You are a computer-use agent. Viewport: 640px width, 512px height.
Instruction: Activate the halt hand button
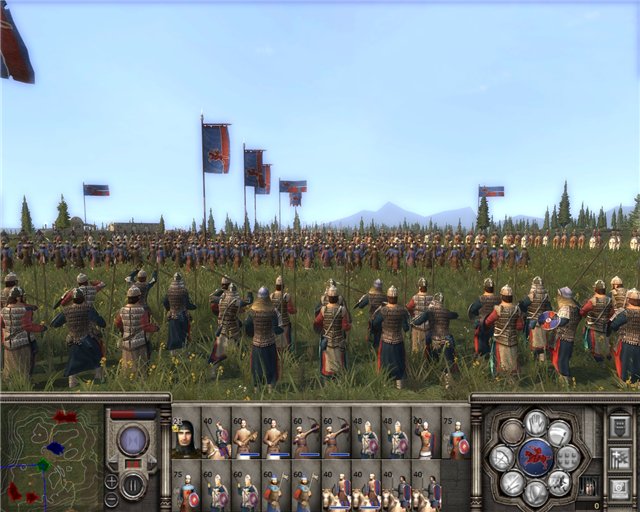(x=536, y=421)
